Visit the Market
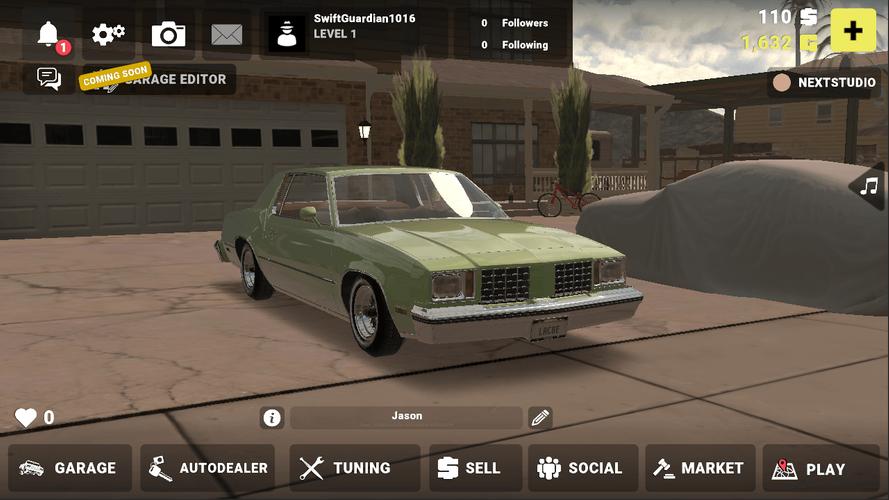Screen dimensions: 889x500 point(699,468)
